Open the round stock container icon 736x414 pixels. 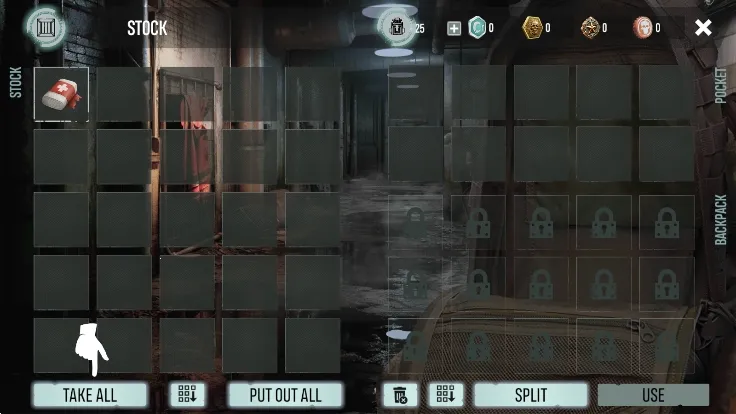tap(45, 26)
